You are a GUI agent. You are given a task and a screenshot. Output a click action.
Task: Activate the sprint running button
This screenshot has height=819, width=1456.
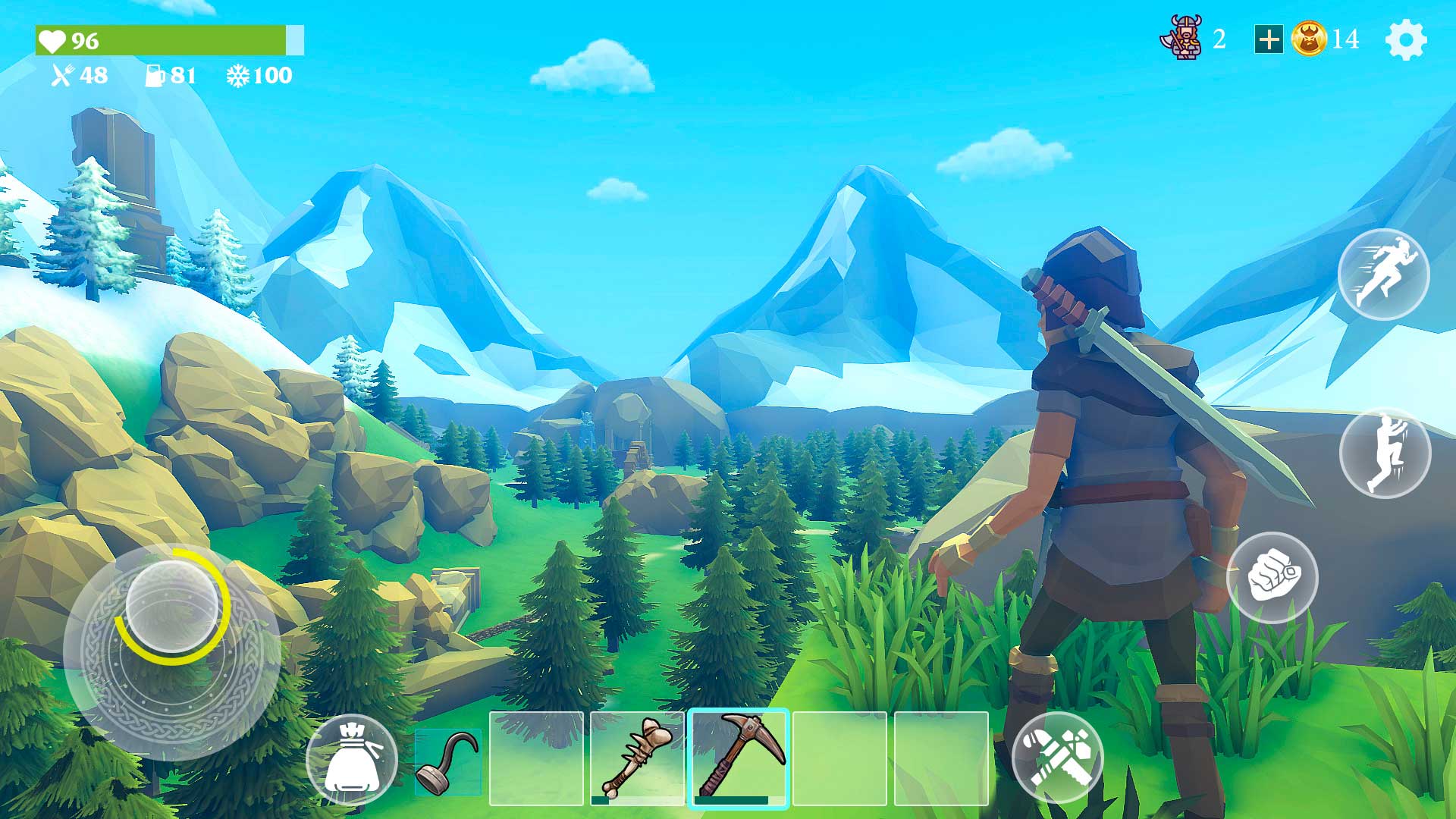[1383, 274]
